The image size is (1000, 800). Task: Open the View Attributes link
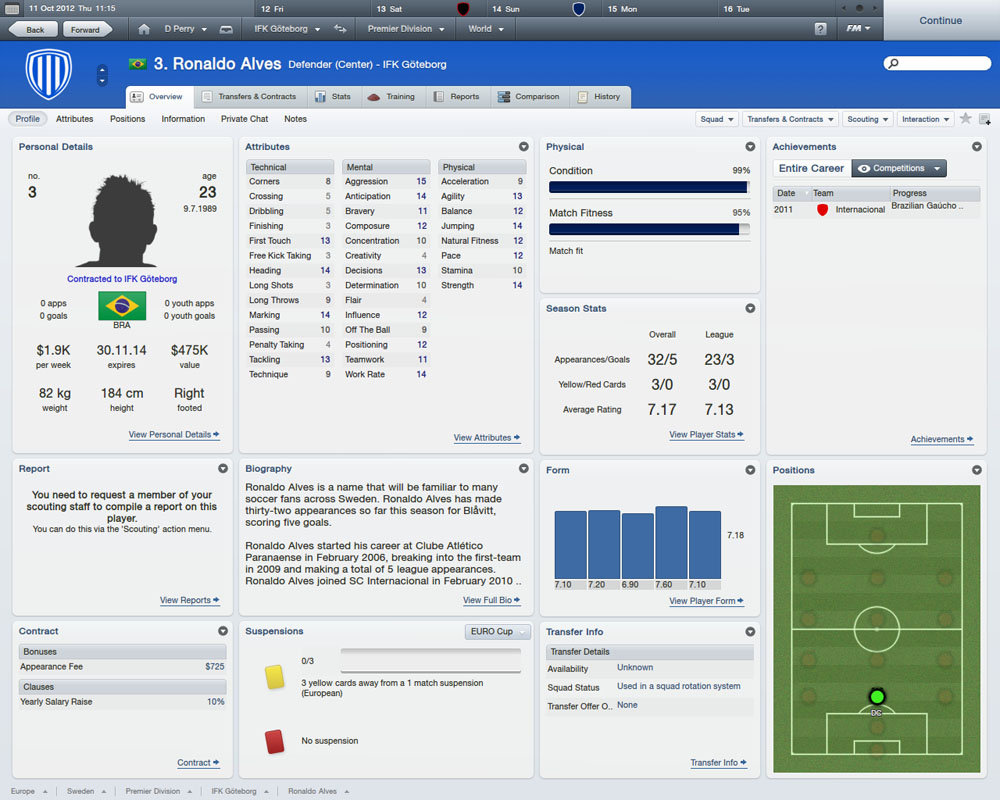point(486,438)
